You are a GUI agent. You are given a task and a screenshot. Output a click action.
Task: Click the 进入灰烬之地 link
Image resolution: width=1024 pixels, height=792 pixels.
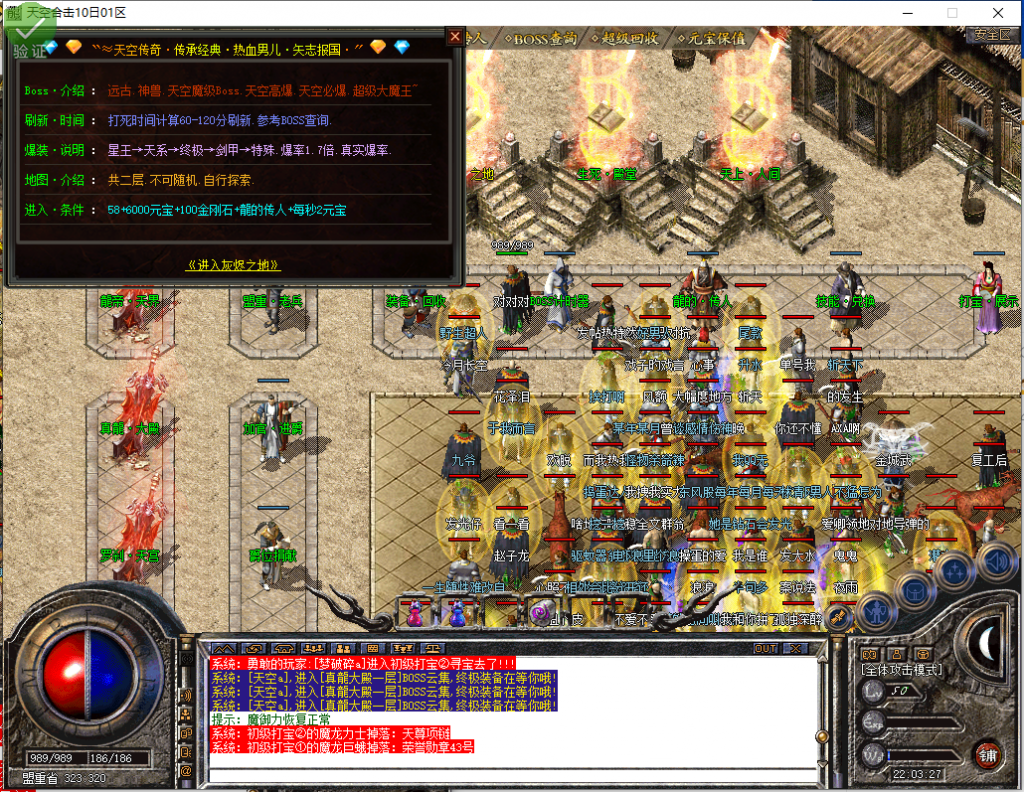tap(234, 265)
